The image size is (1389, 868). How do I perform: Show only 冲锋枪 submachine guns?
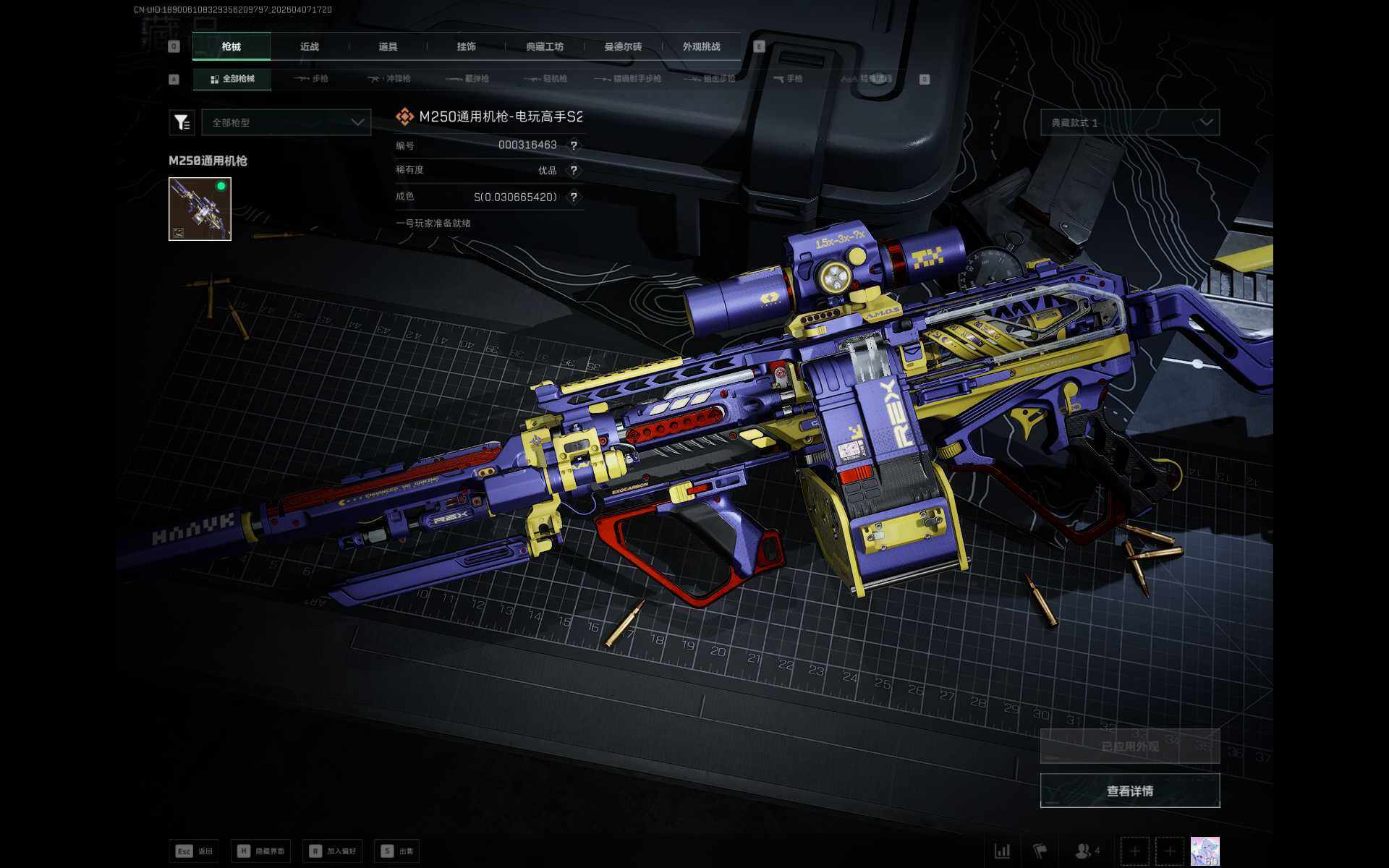pyautogui.click(x=389, y=79)
